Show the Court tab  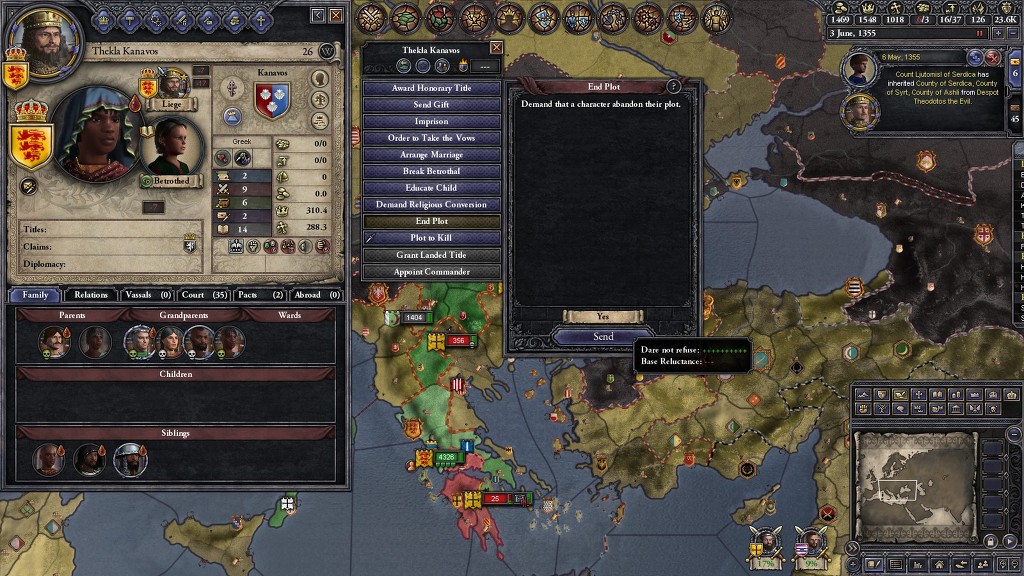coord(204,295)
